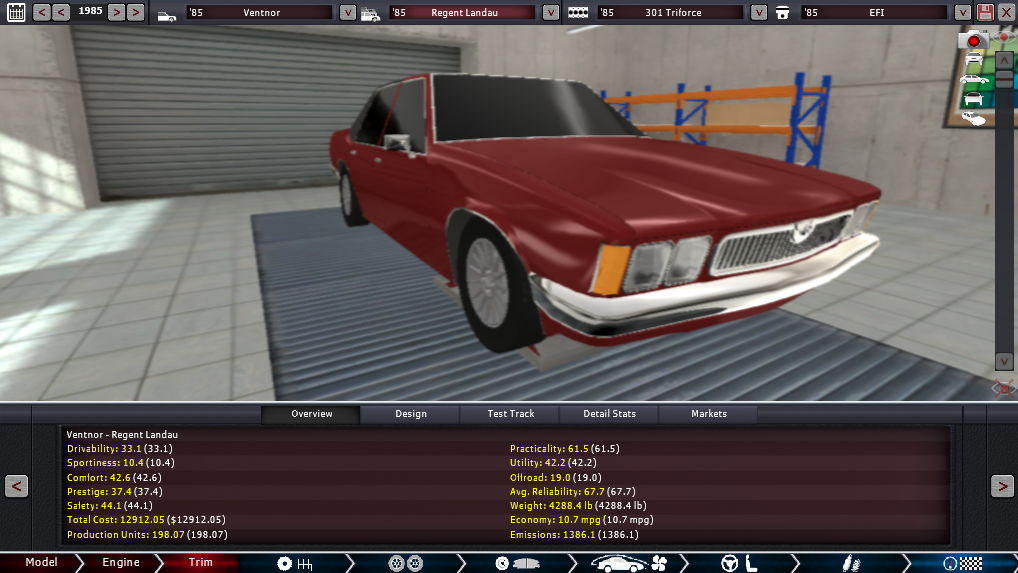The image size is (1018, 573).
Task: Take a screenshot with the camera icon
Action: (x=973, y=40)
